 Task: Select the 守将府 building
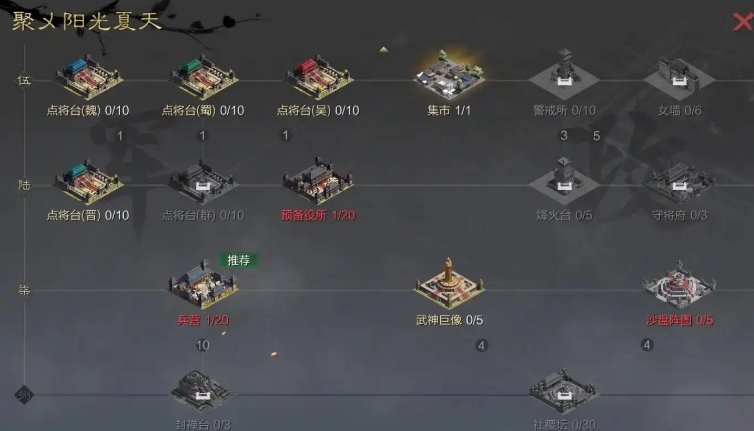coord(679,182)
